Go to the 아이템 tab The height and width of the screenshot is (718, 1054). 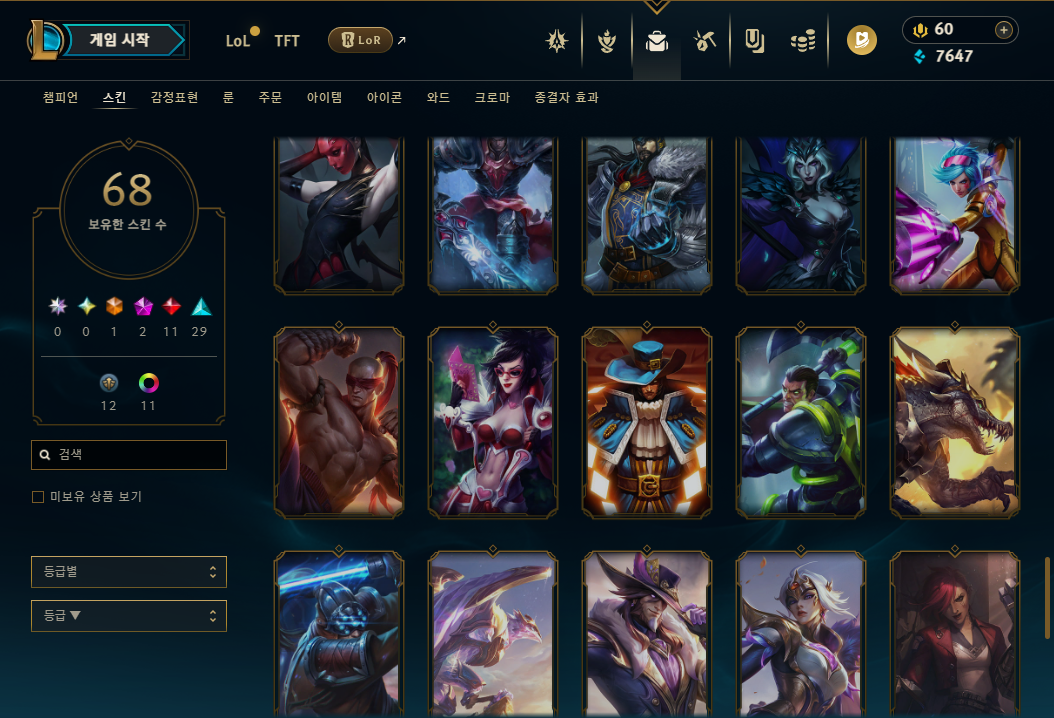324,98
